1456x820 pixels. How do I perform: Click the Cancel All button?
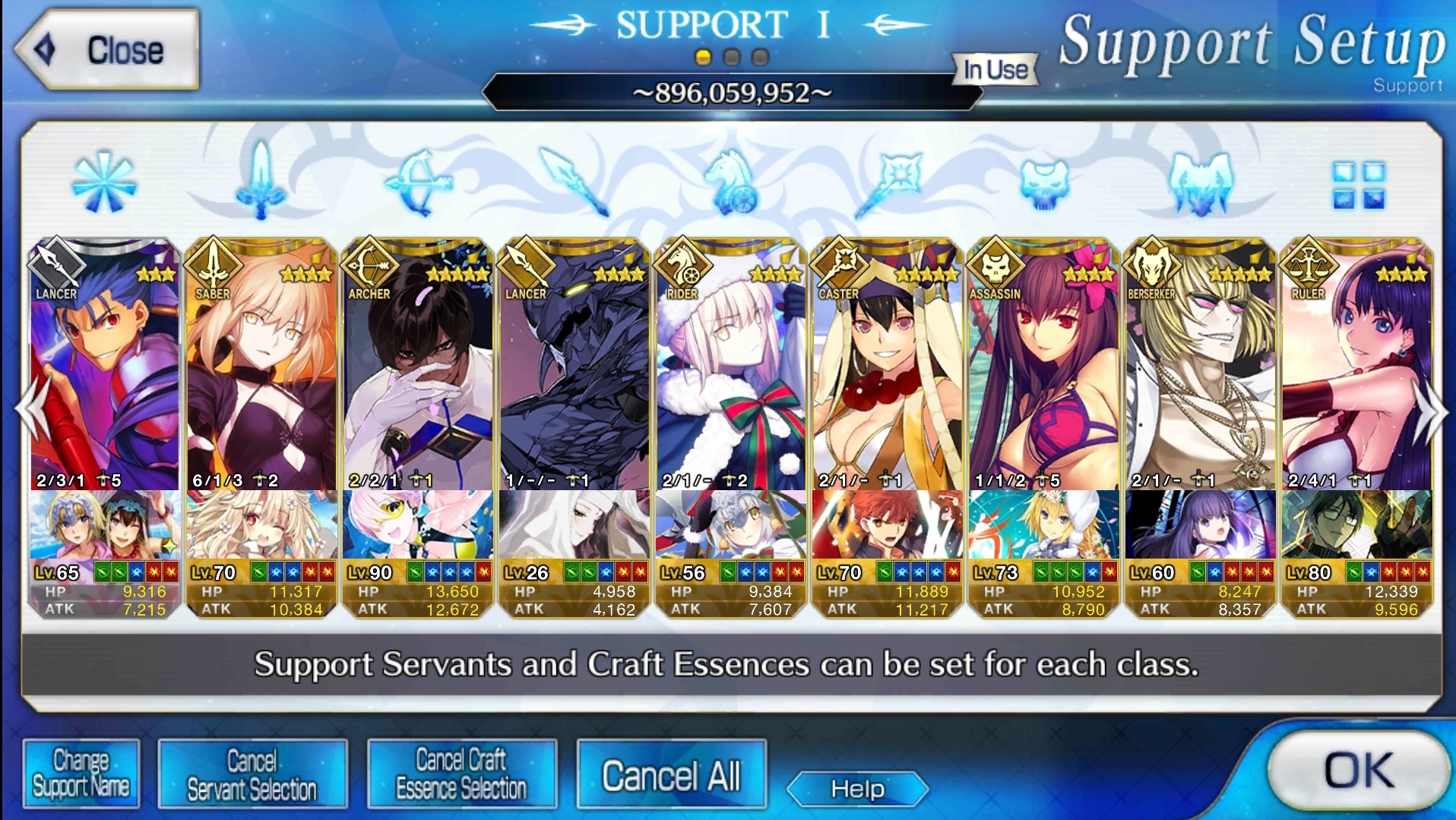pos(671,775)
